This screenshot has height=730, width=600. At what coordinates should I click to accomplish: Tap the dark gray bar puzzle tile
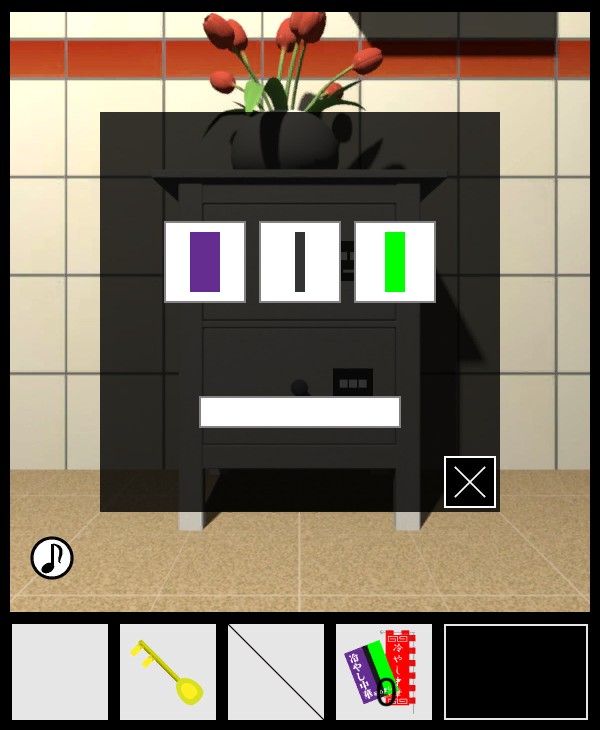300,262
